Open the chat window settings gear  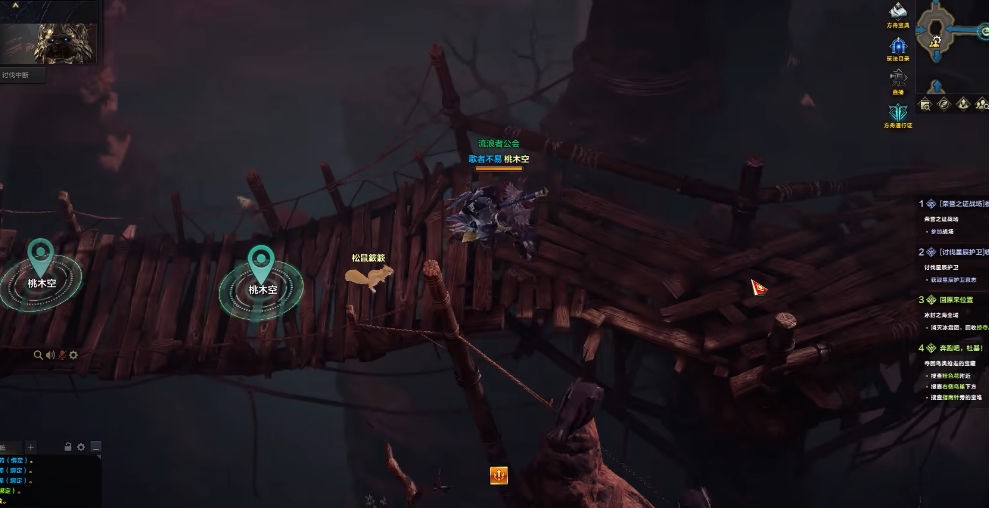pos(81,447)
